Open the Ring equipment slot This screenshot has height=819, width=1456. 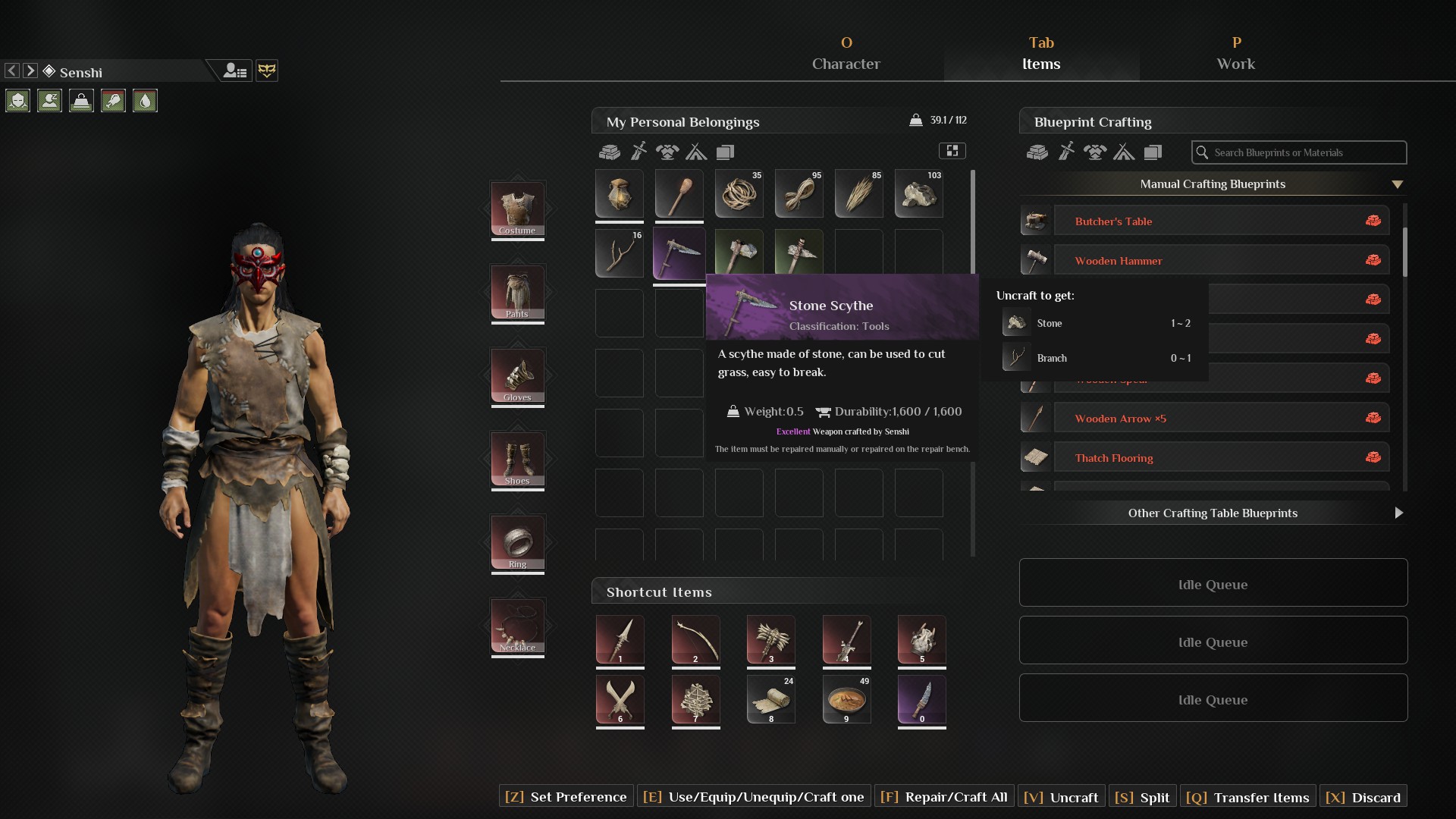(517, 542)
